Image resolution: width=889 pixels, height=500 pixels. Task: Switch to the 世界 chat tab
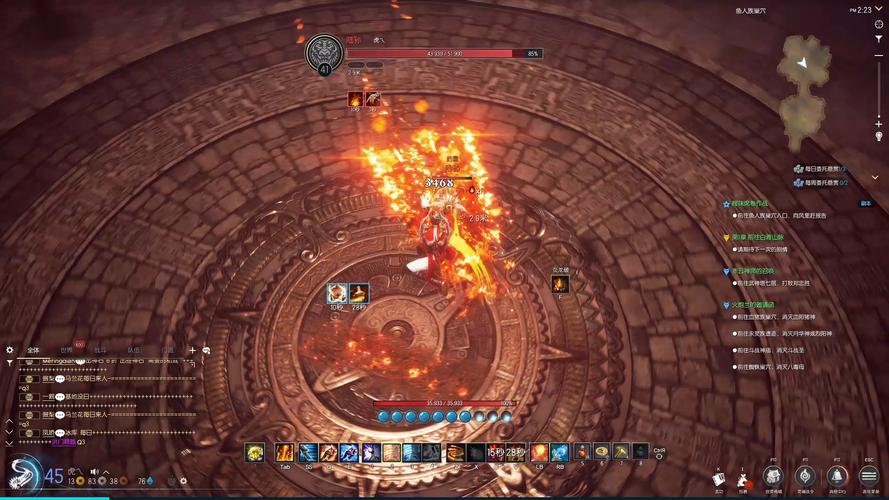(x=66, y=350)
